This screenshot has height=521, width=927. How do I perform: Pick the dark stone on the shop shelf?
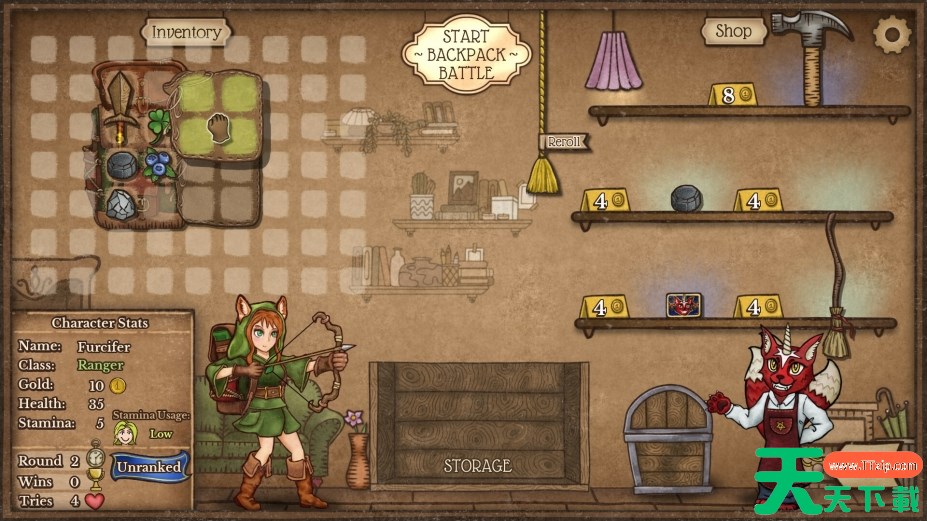(687, 198)
